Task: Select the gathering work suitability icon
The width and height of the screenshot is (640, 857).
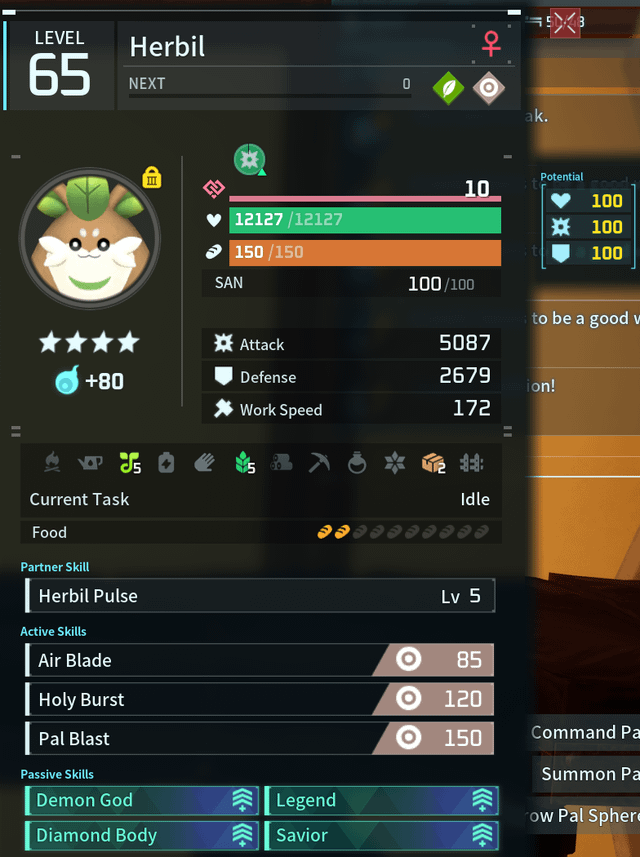Action: point(245,462)
